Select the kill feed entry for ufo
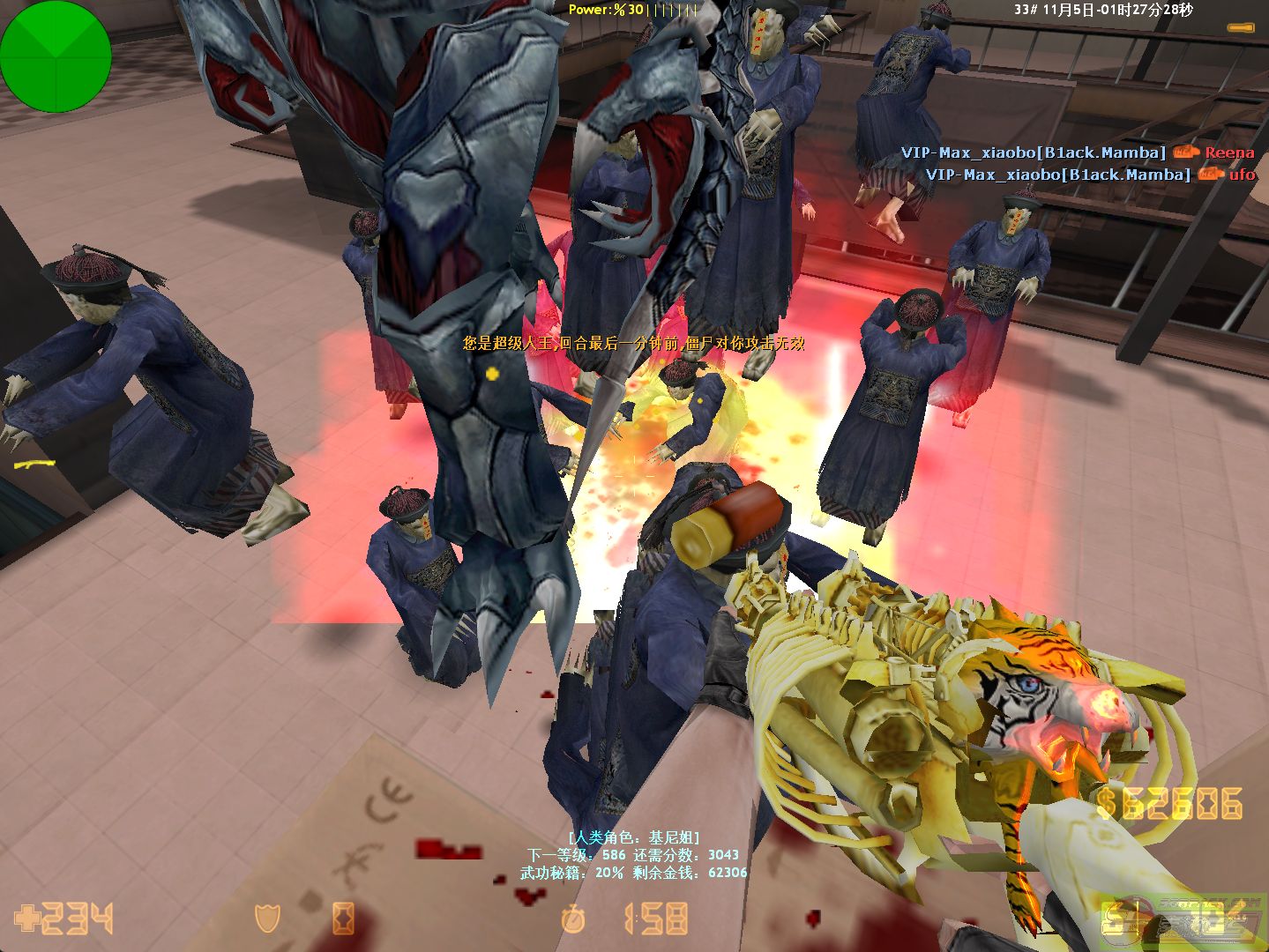 [1090, 175]
